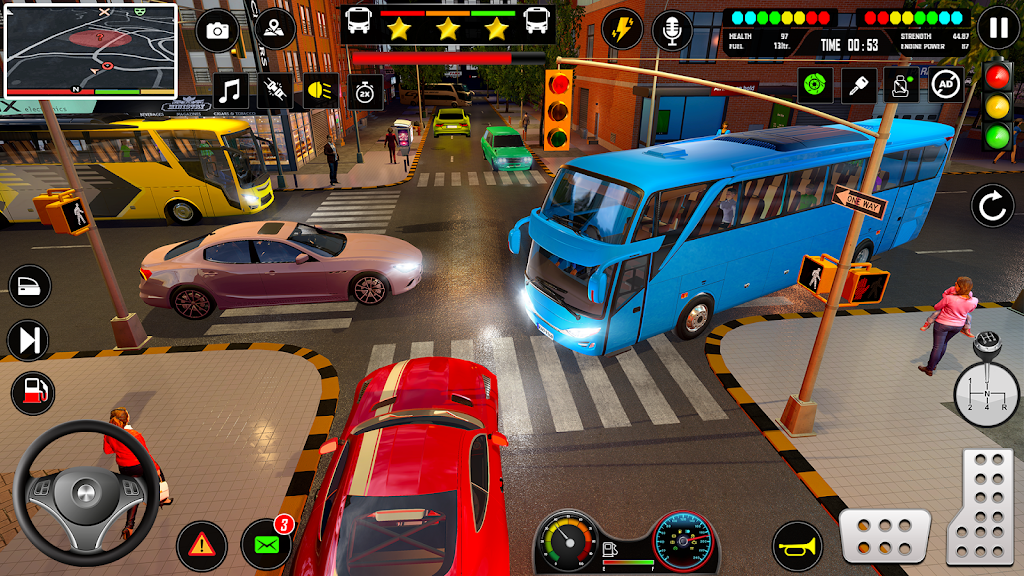Take a screenshot with the camera button
Screen dimensions: 1024x576
[217, 30]
